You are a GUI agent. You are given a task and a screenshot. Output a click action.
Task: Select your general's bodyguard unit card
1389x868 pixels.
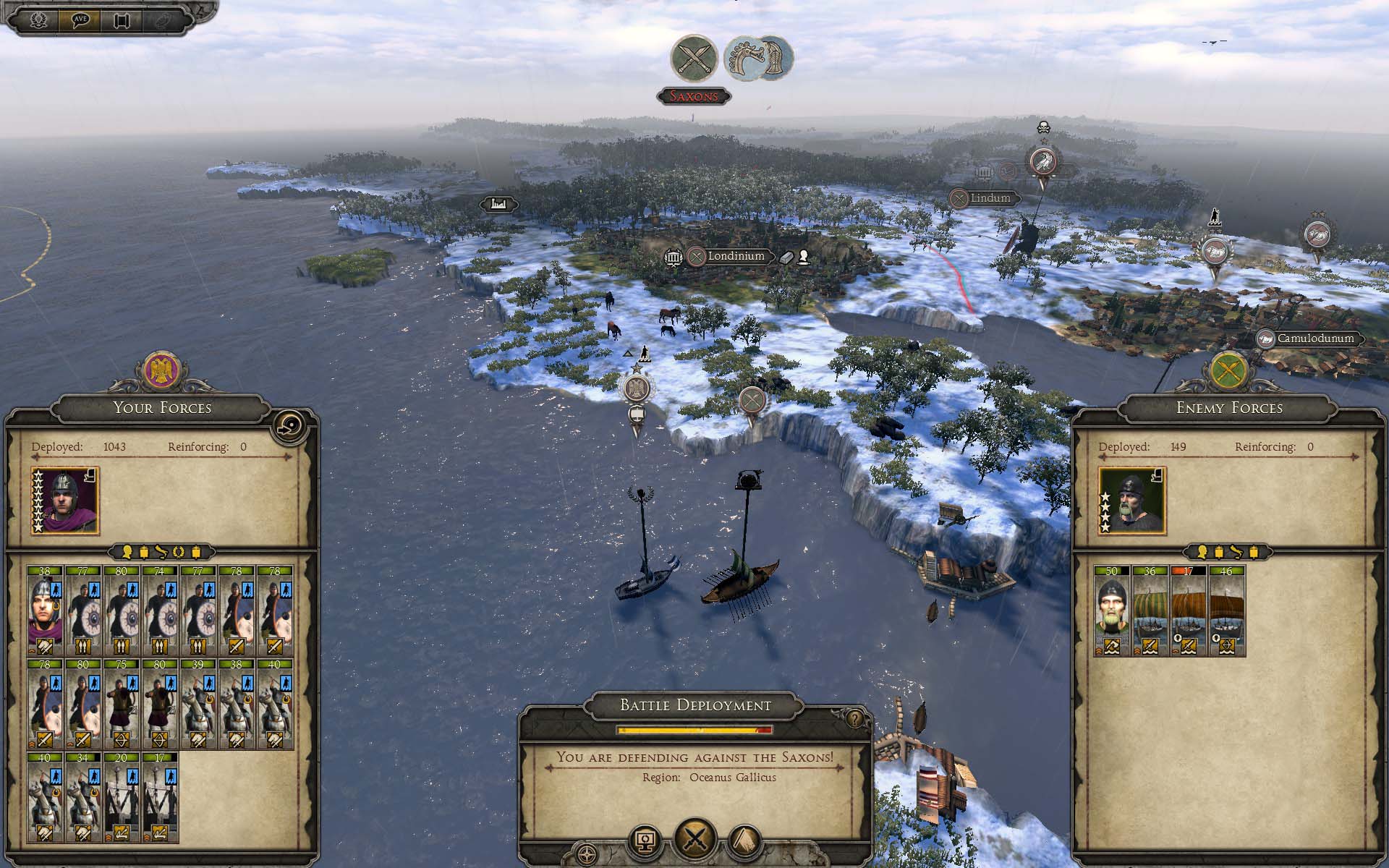(45, 610)
